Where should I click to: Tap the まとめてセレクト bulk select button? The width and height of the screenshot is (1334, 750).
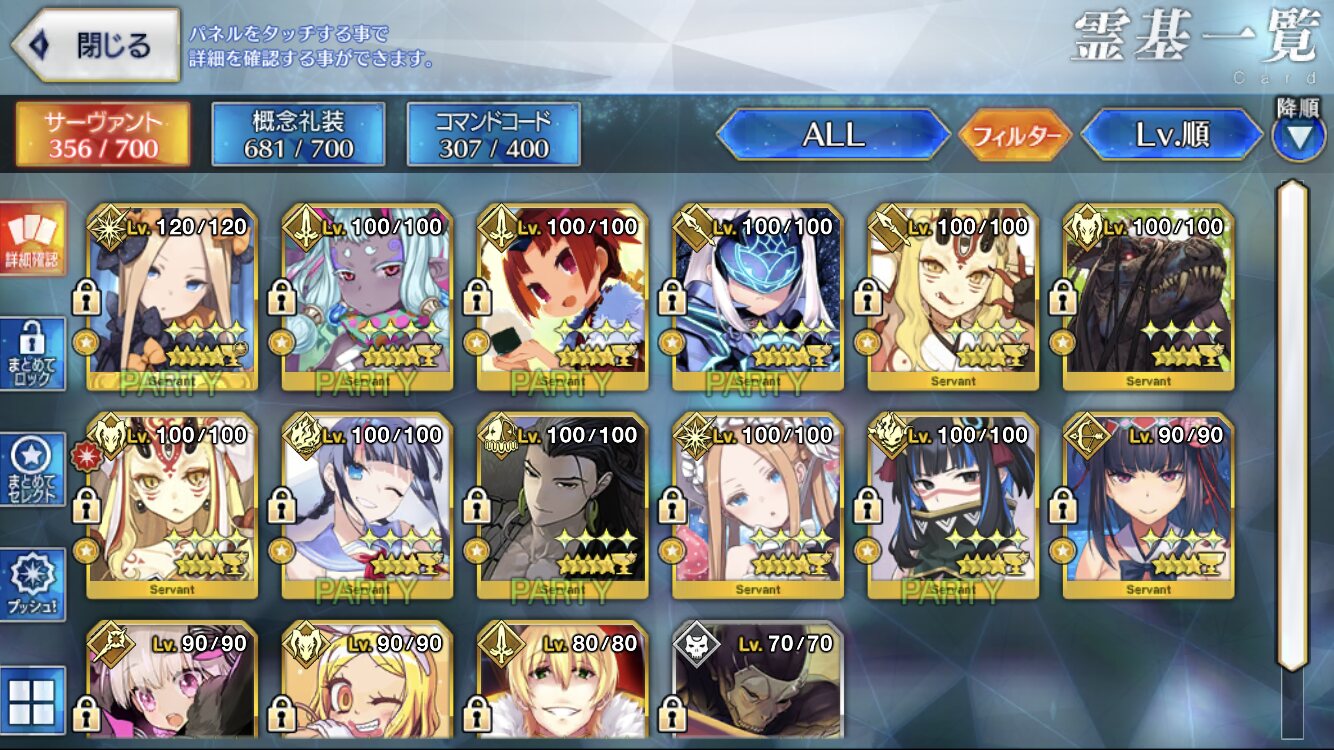[32, 469]
